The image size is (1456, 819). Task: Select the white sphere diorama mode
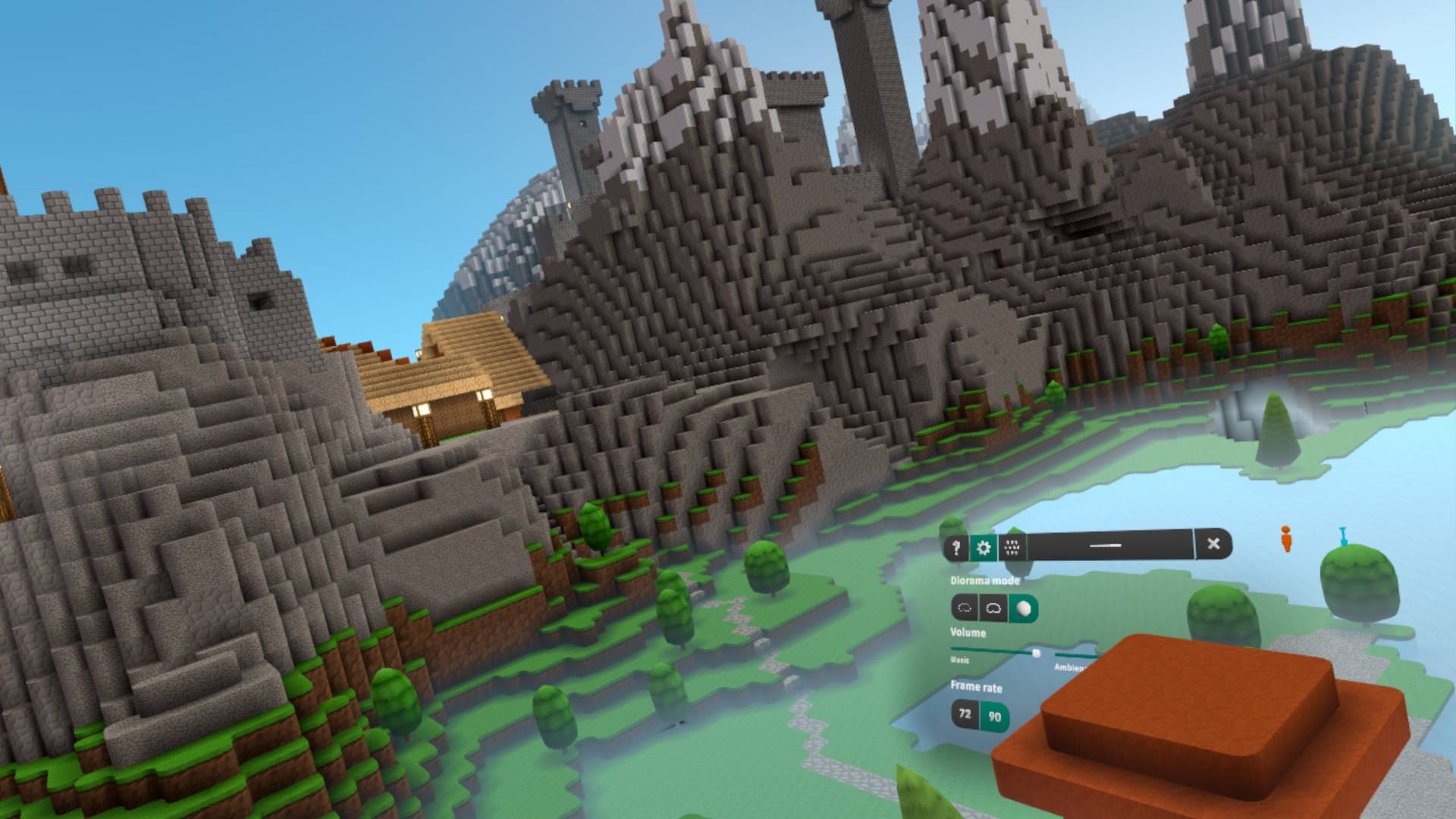tap(1024, 608)
